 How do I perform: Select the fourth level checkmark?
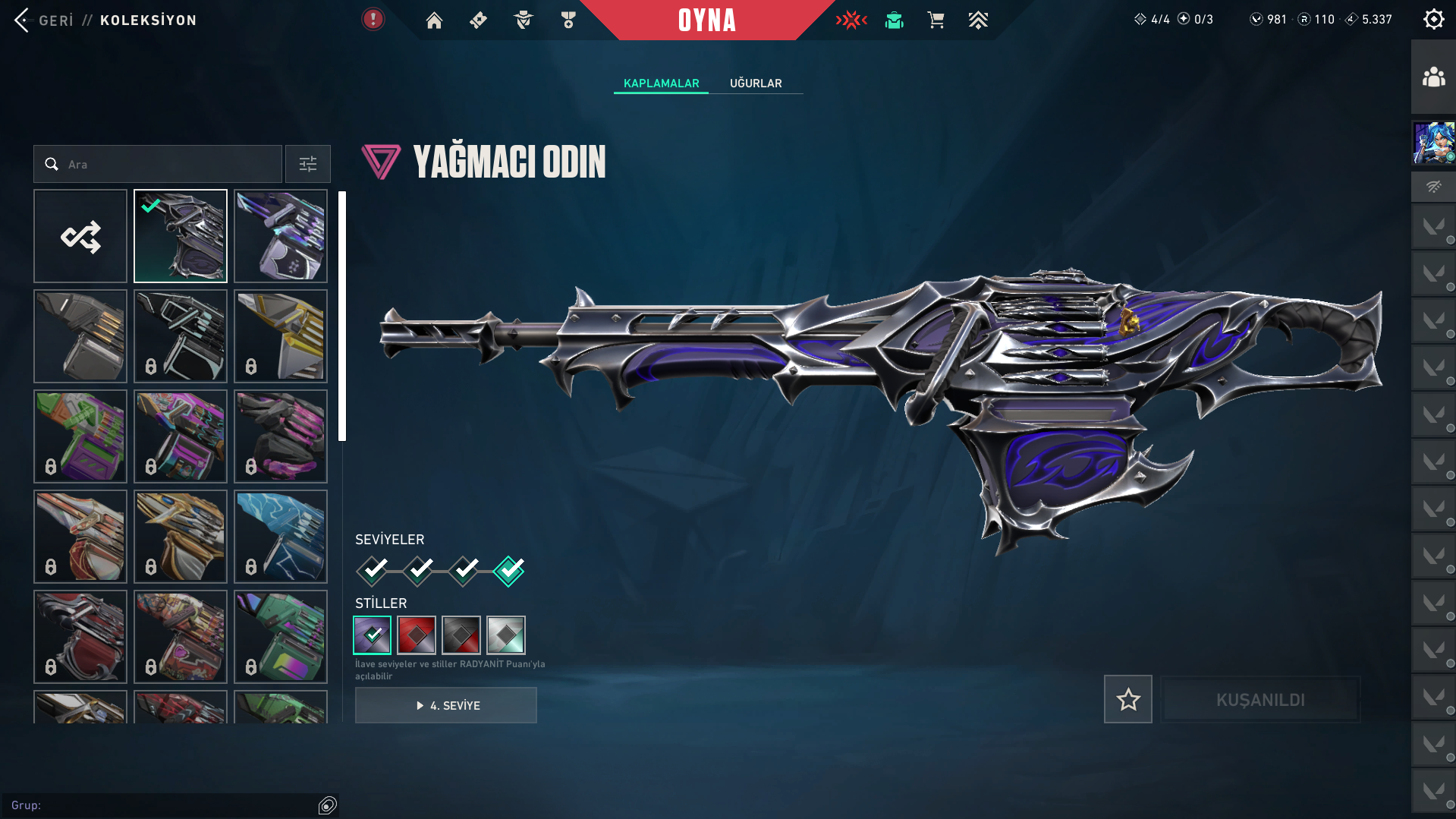pos(509,571)
